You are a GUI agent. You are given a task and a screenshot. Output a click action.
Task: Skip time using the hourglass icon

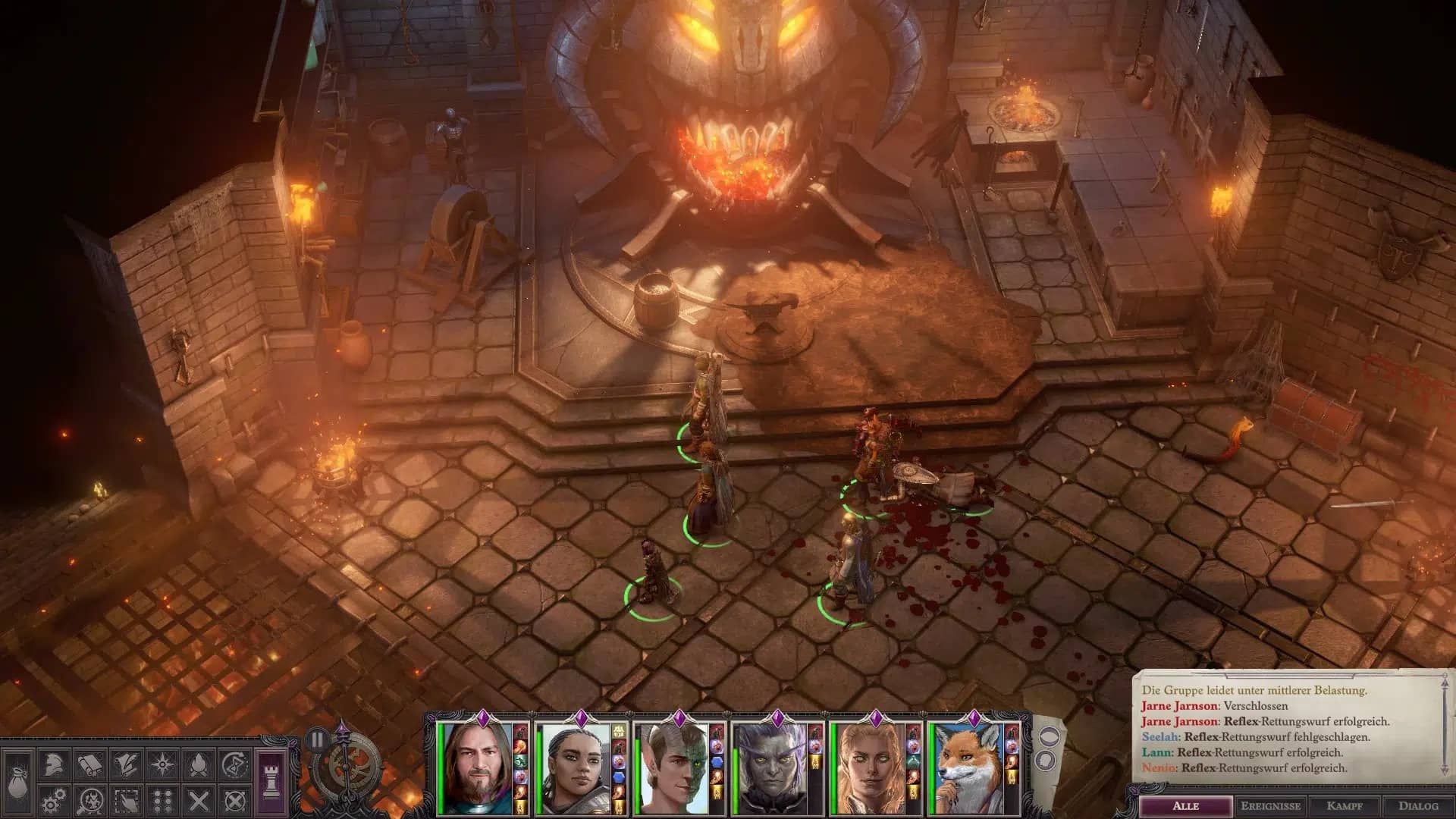pos(234,764)
